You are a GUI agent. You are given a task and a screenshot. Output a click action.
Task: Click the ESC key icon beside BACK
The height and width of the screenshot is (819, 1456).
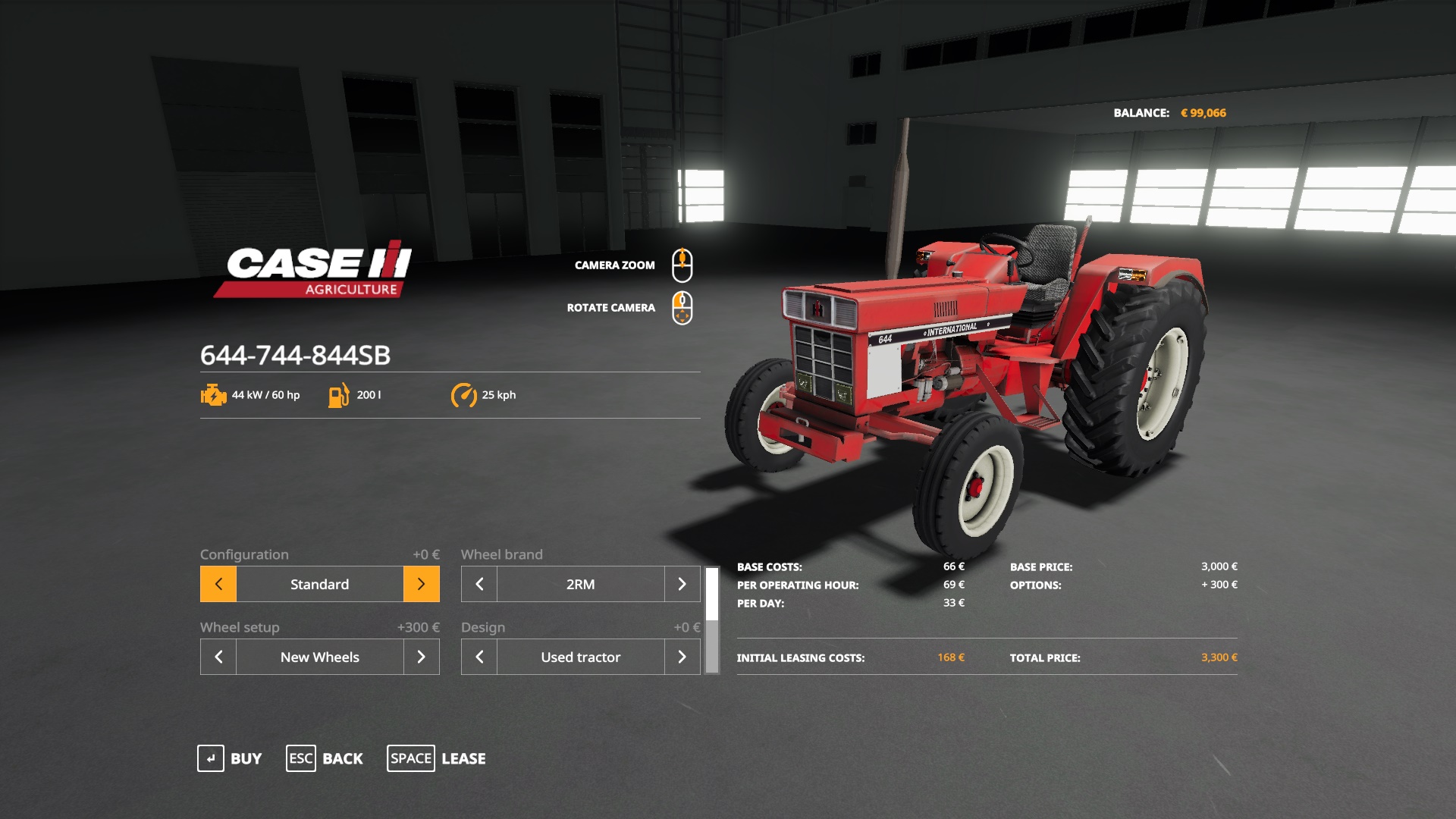301,758
